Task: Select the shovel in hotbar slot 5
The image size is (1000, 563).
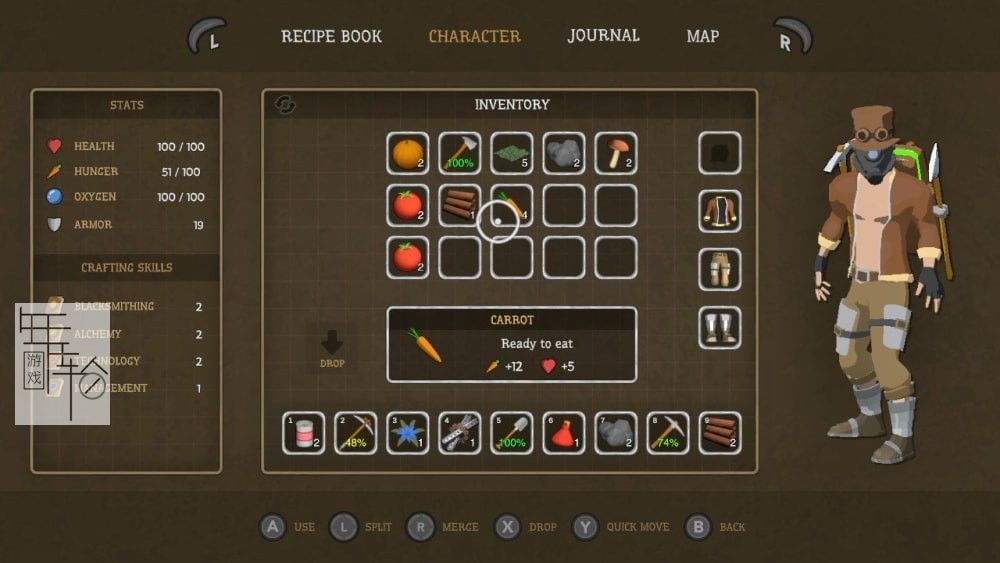Action: click(512, 433)
